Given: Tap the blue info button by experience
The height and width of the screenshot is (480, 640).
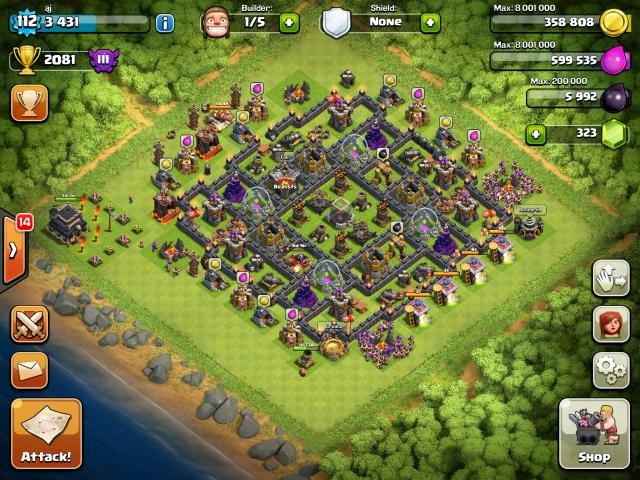Looking at the screenshot, I should click(165, 22).
